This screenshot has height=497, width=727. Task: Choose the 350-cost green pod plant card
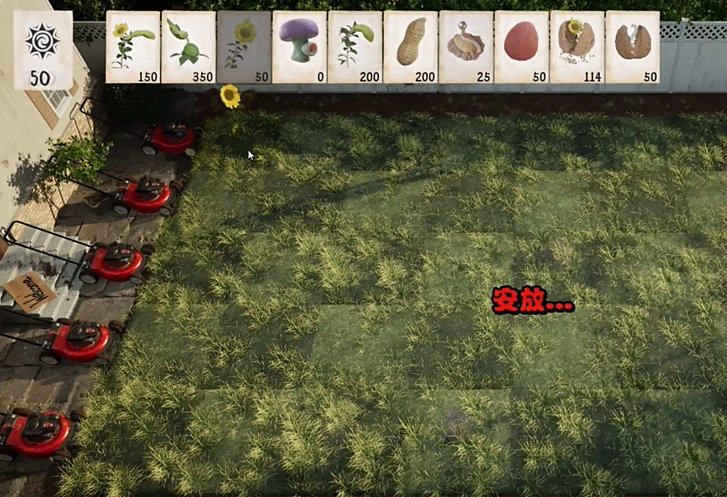pos(188,46)
